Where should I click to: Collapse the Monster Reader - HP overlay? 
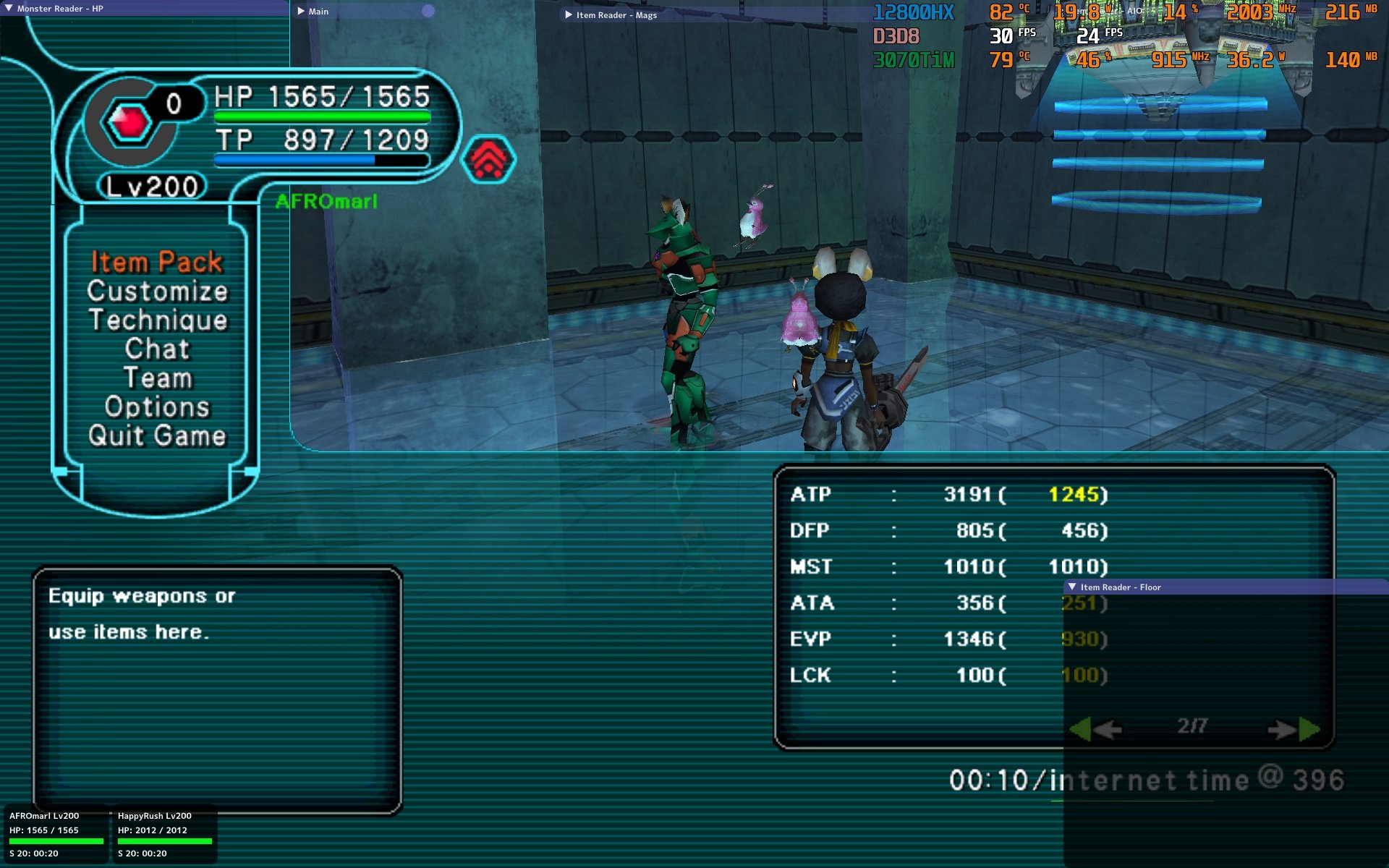click(9, 8)
